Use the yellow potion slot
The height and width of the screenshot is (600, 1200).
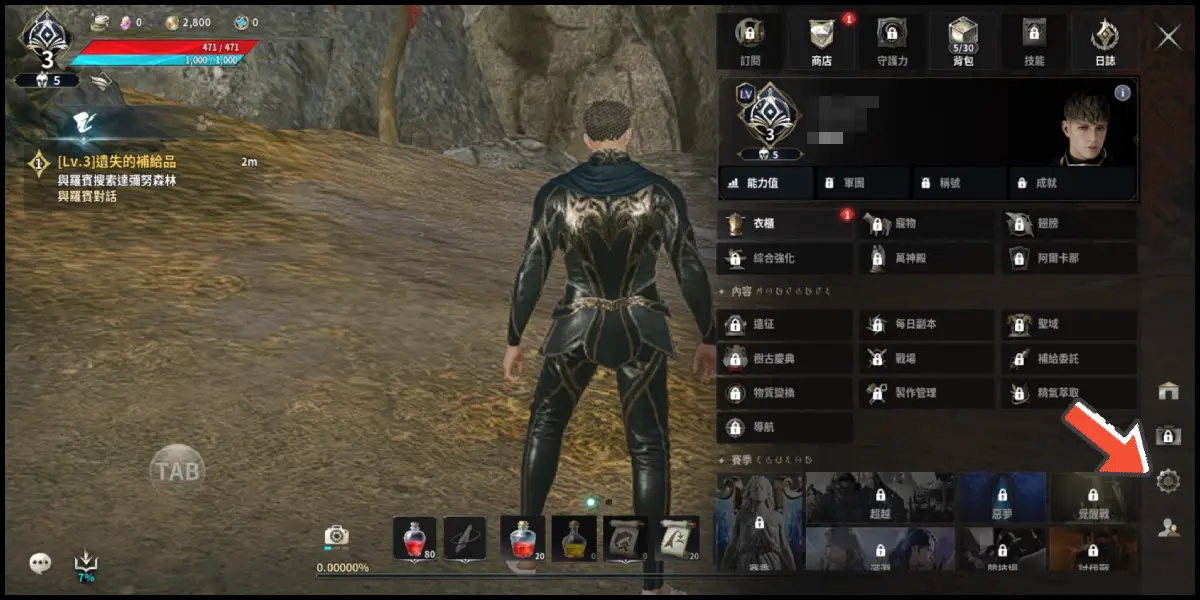[574, 537]
